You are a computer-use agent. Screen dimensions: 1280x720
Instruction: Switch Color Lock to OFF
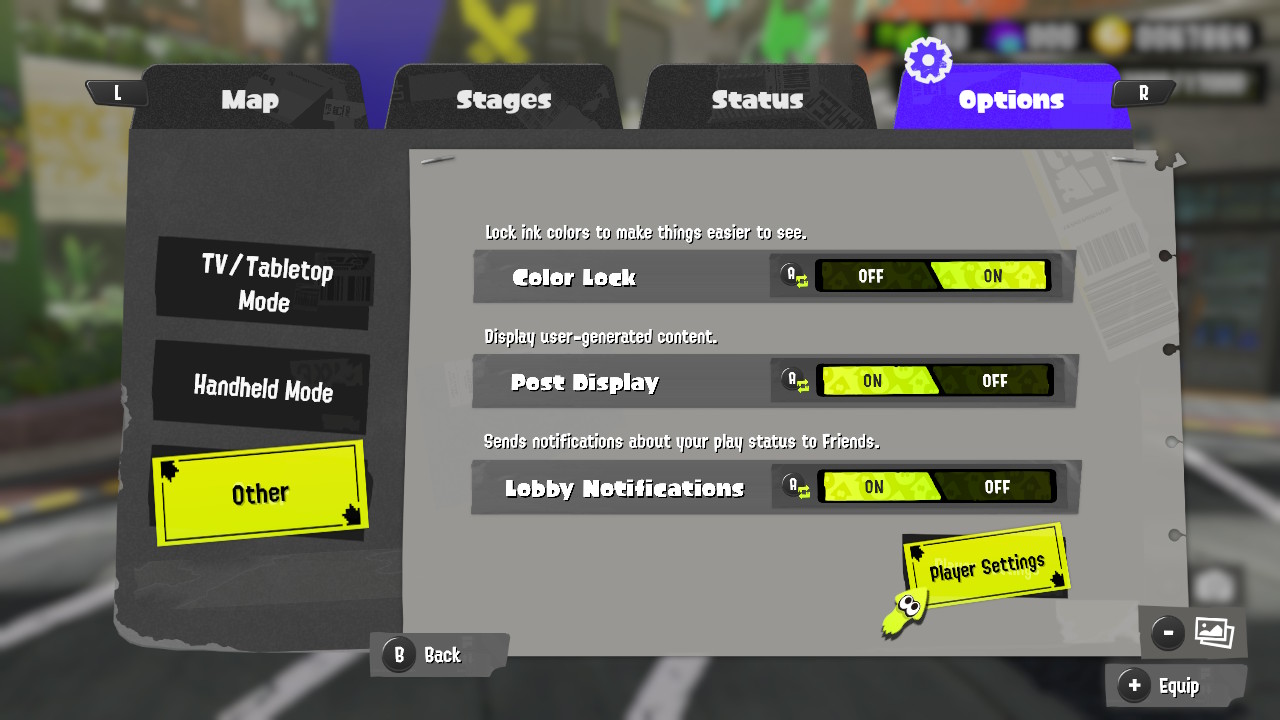tap(872, 276)
